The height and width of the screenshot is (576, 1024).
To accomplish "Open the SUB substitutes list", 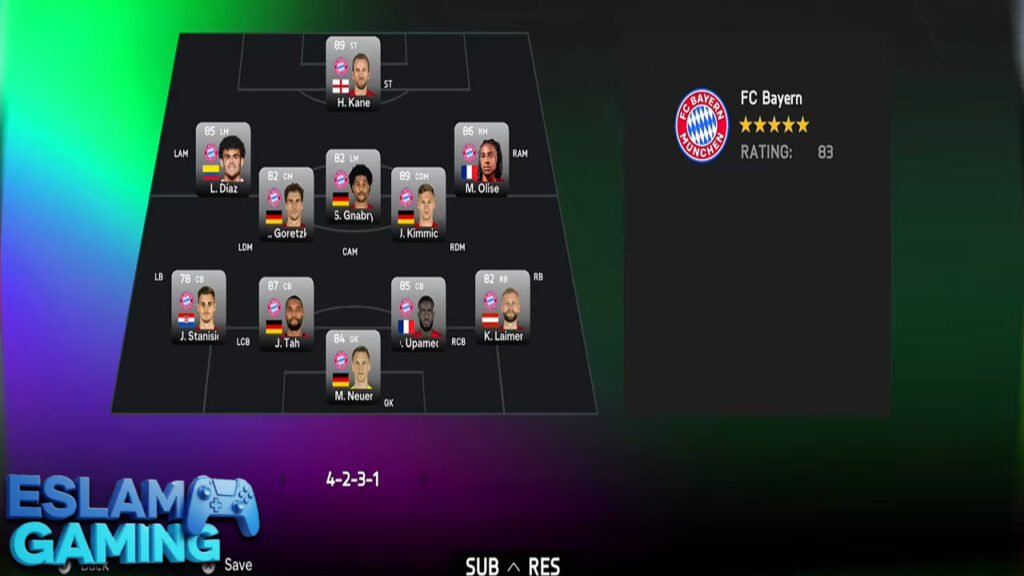I will click(482, 567).
